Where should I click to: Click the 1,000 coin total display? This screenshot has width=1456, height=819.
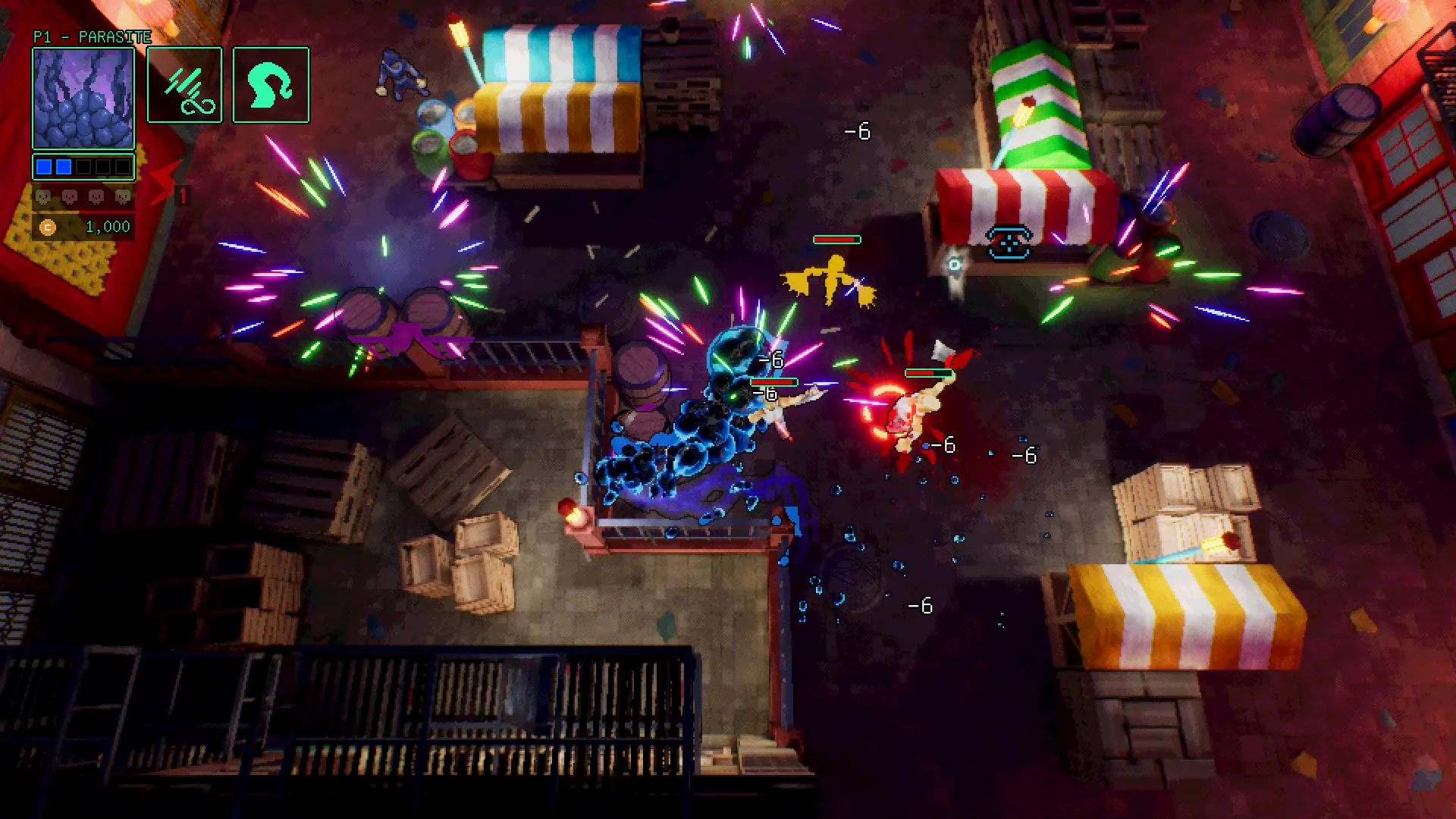tap(106, 227)
